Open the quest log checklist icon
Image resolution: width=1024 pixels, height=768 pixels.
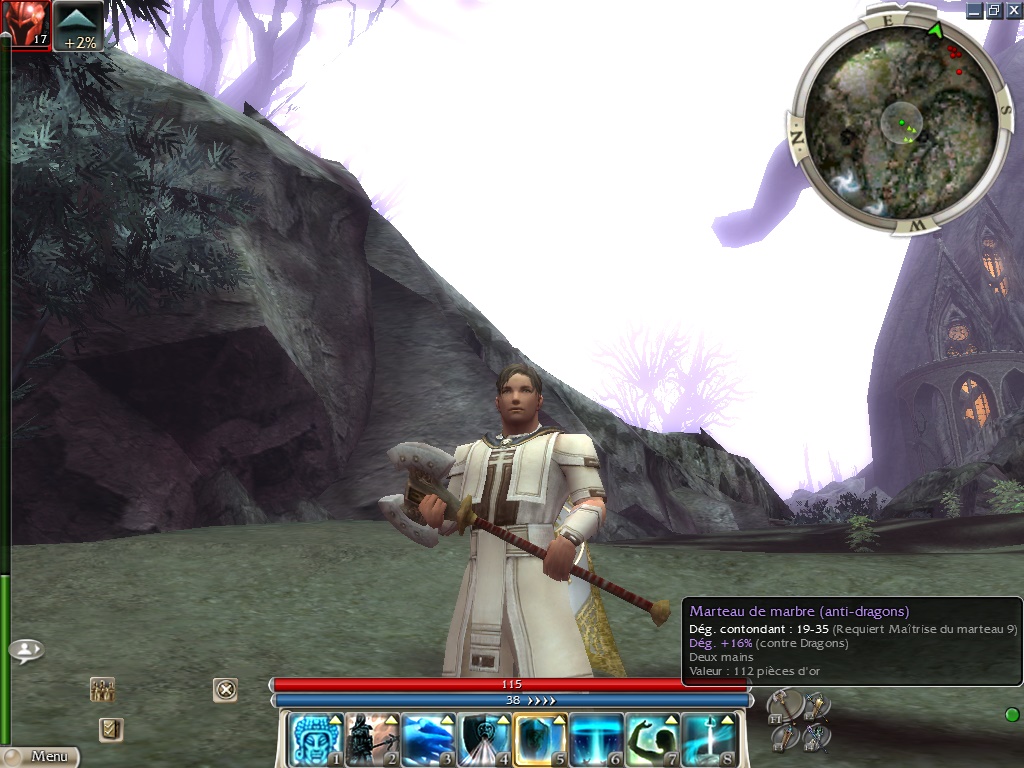click(x=111, y=729)
